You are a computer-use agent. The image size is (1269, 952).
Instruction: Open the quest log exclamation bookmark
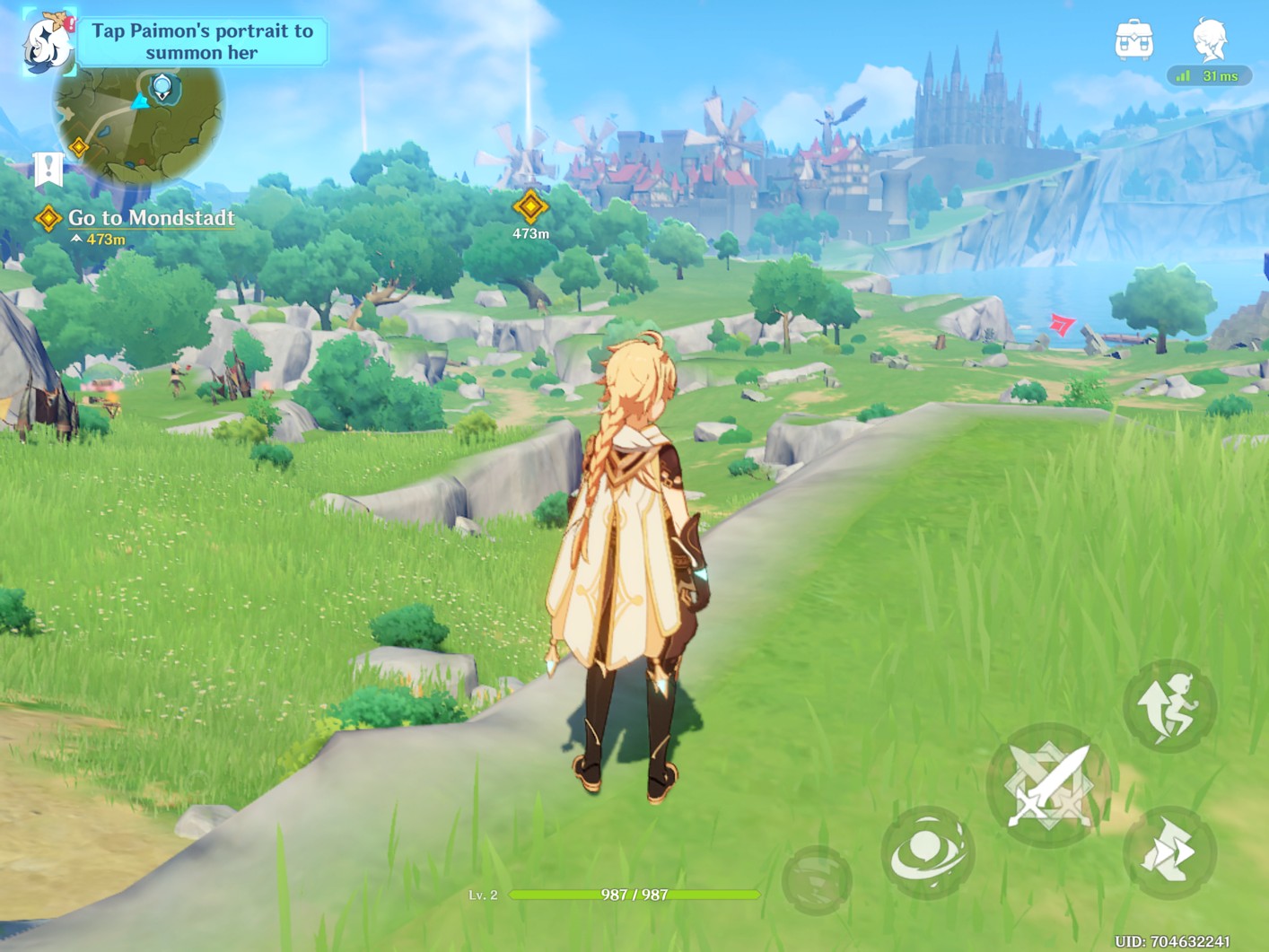pyautogui.click(x=48, y=169)
